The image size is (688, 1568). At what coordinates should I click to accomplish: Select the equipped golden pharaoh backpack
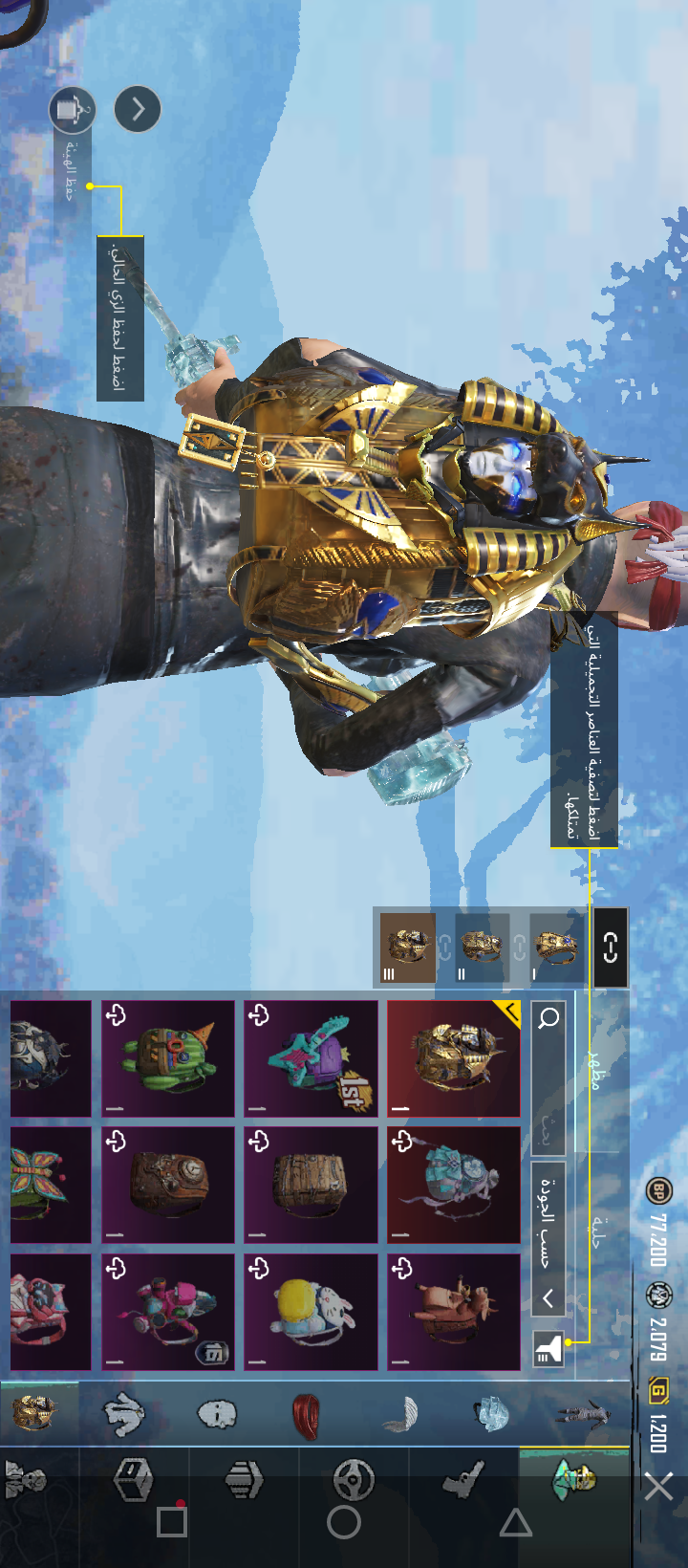pos(454,1058)
